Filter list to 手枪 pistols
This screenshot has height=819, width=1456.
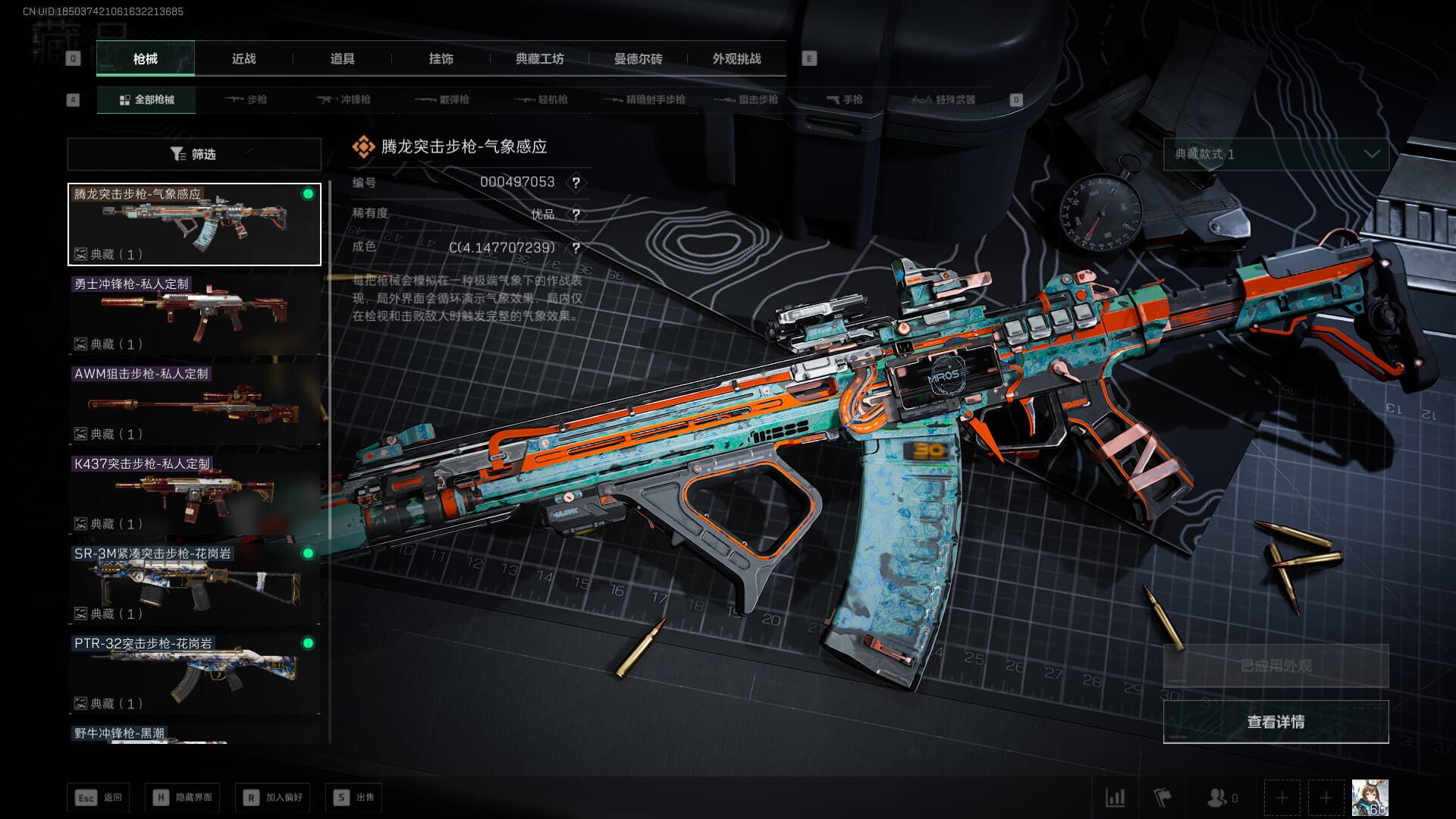tap(844, 99)
